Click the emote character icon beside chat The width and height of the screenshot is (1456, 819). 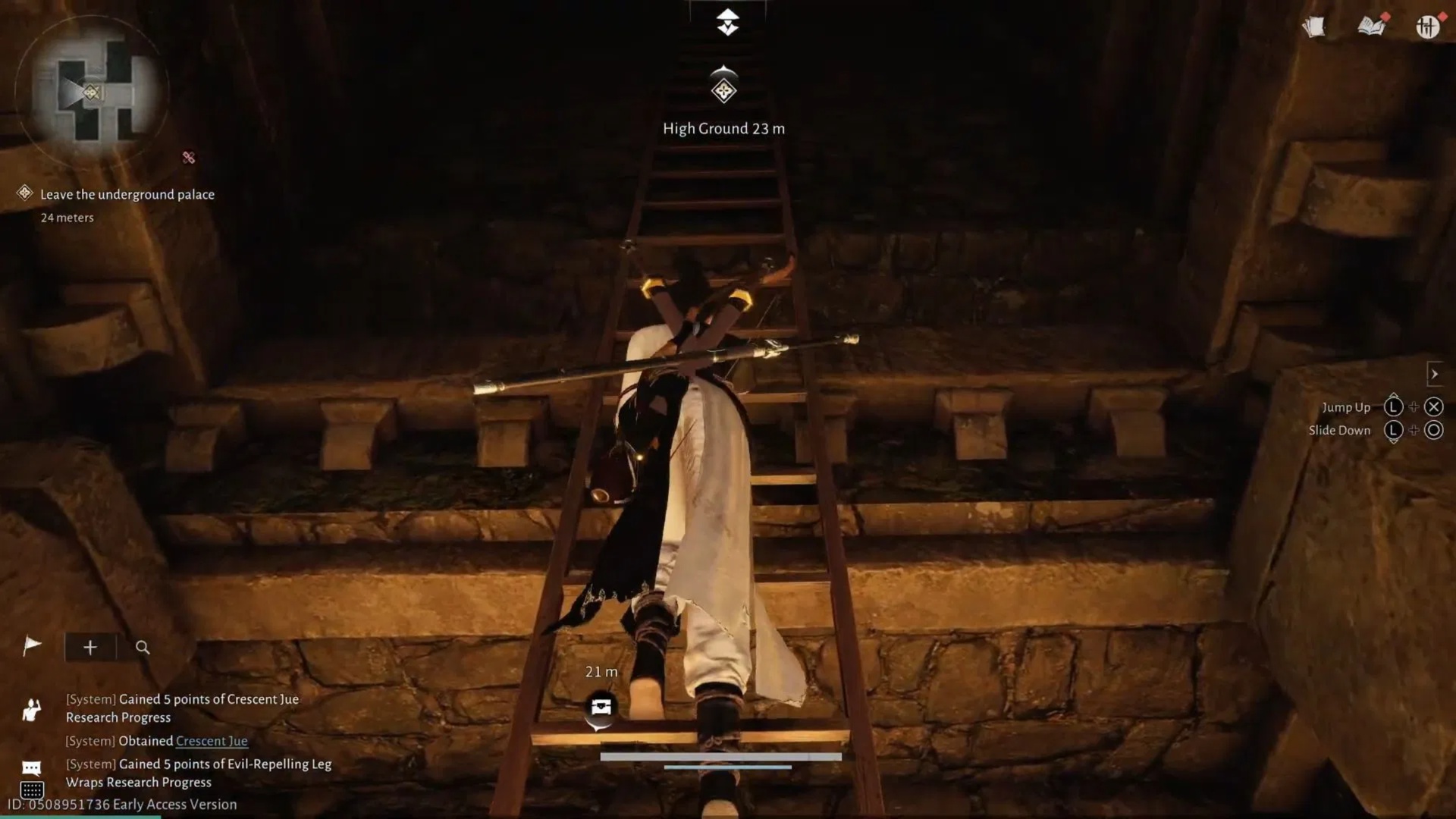32,709
